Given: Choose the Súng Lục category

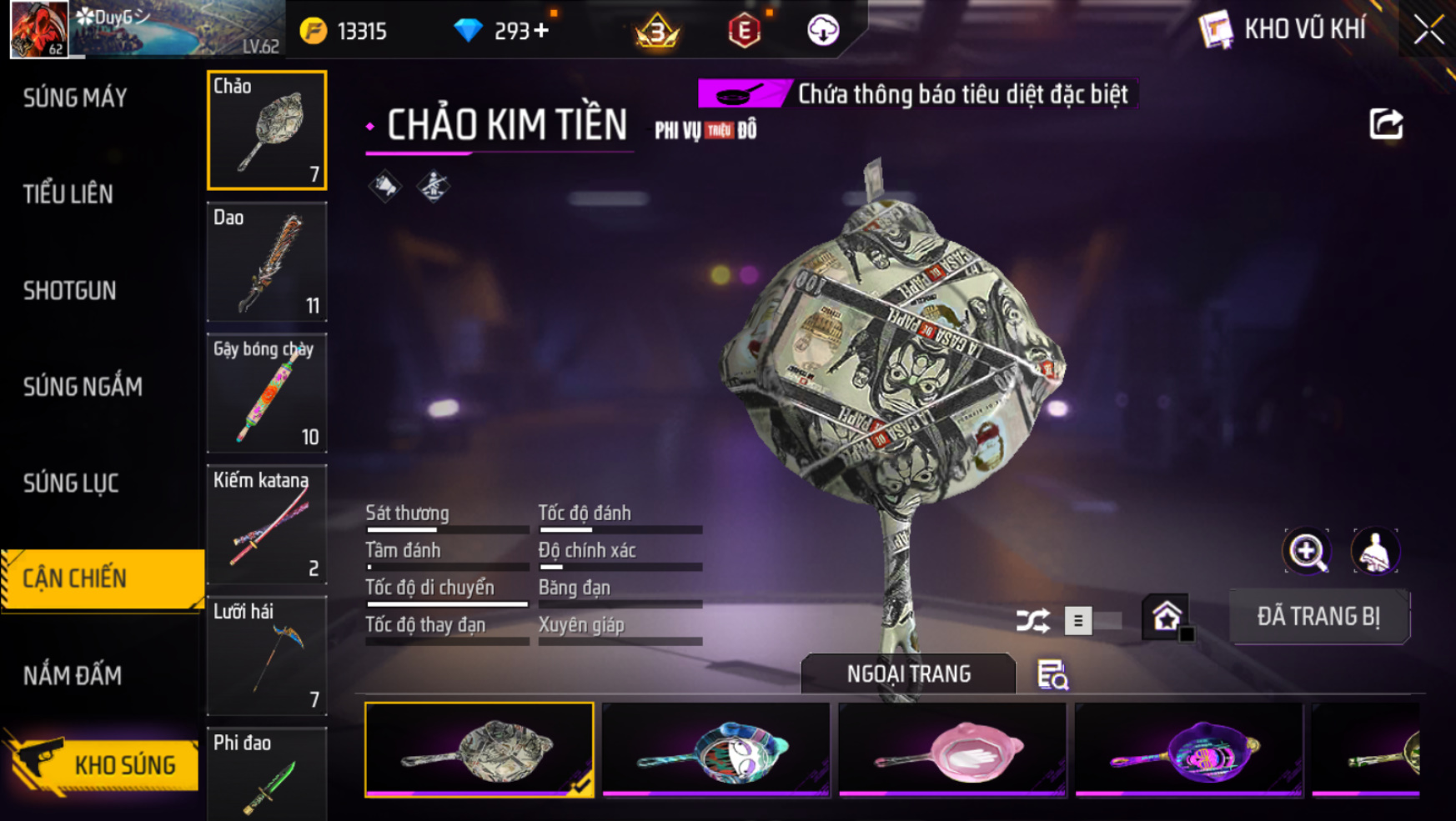Looking at the screenshot, I should (x=71, y=483).
